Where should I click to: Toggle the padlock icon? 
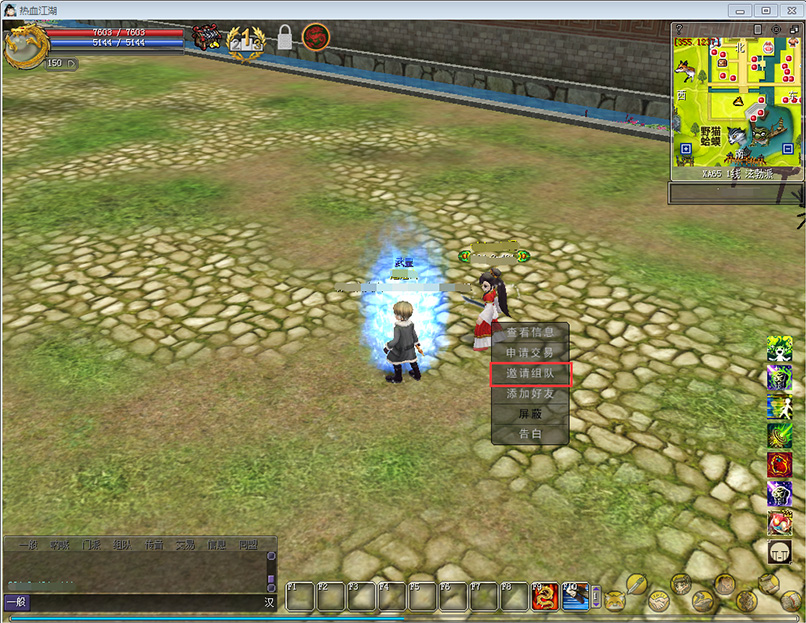pos(285,38)
